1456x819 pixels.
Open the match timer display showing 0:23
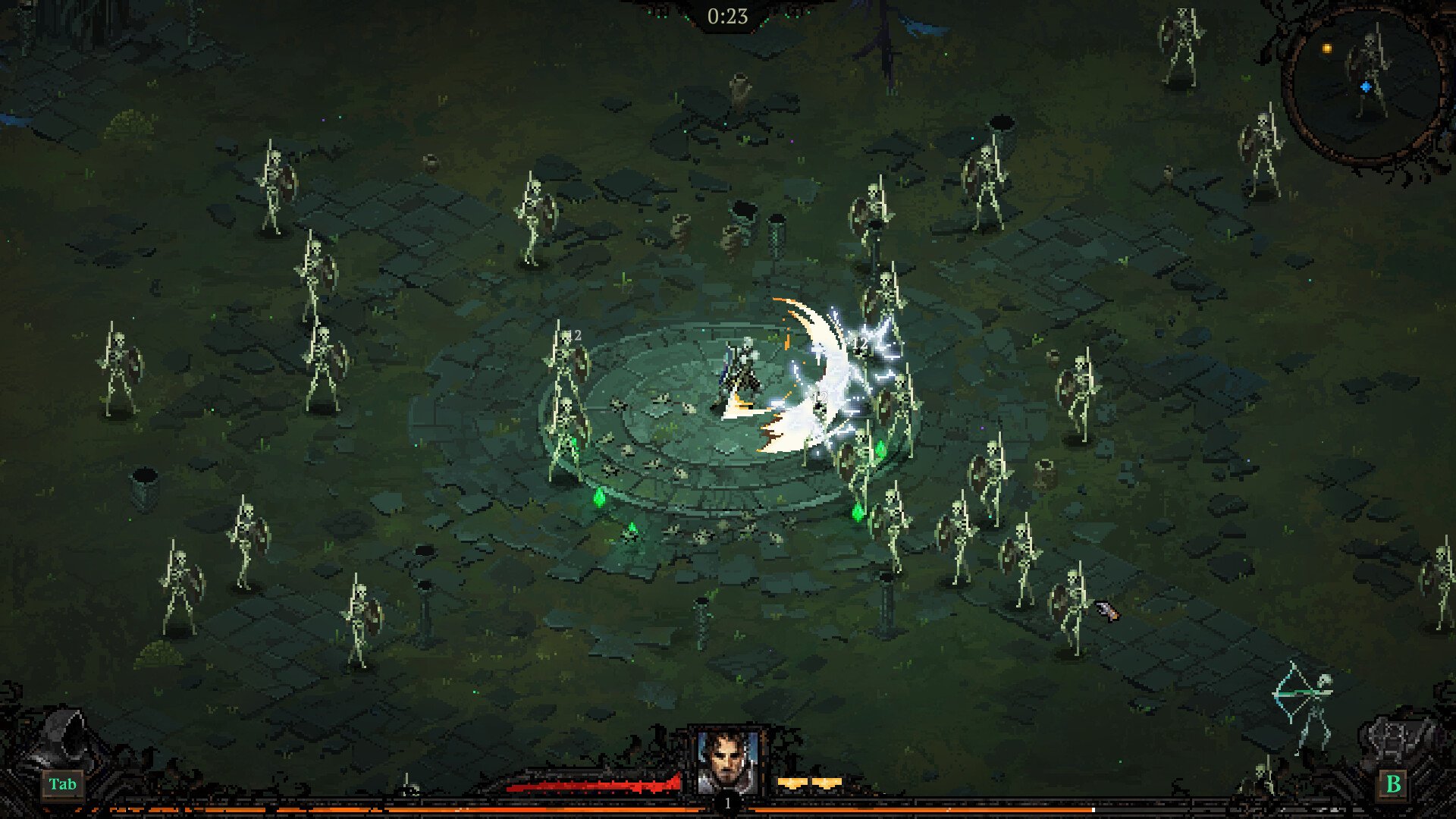pyautogui.click(x=726, y=14)
